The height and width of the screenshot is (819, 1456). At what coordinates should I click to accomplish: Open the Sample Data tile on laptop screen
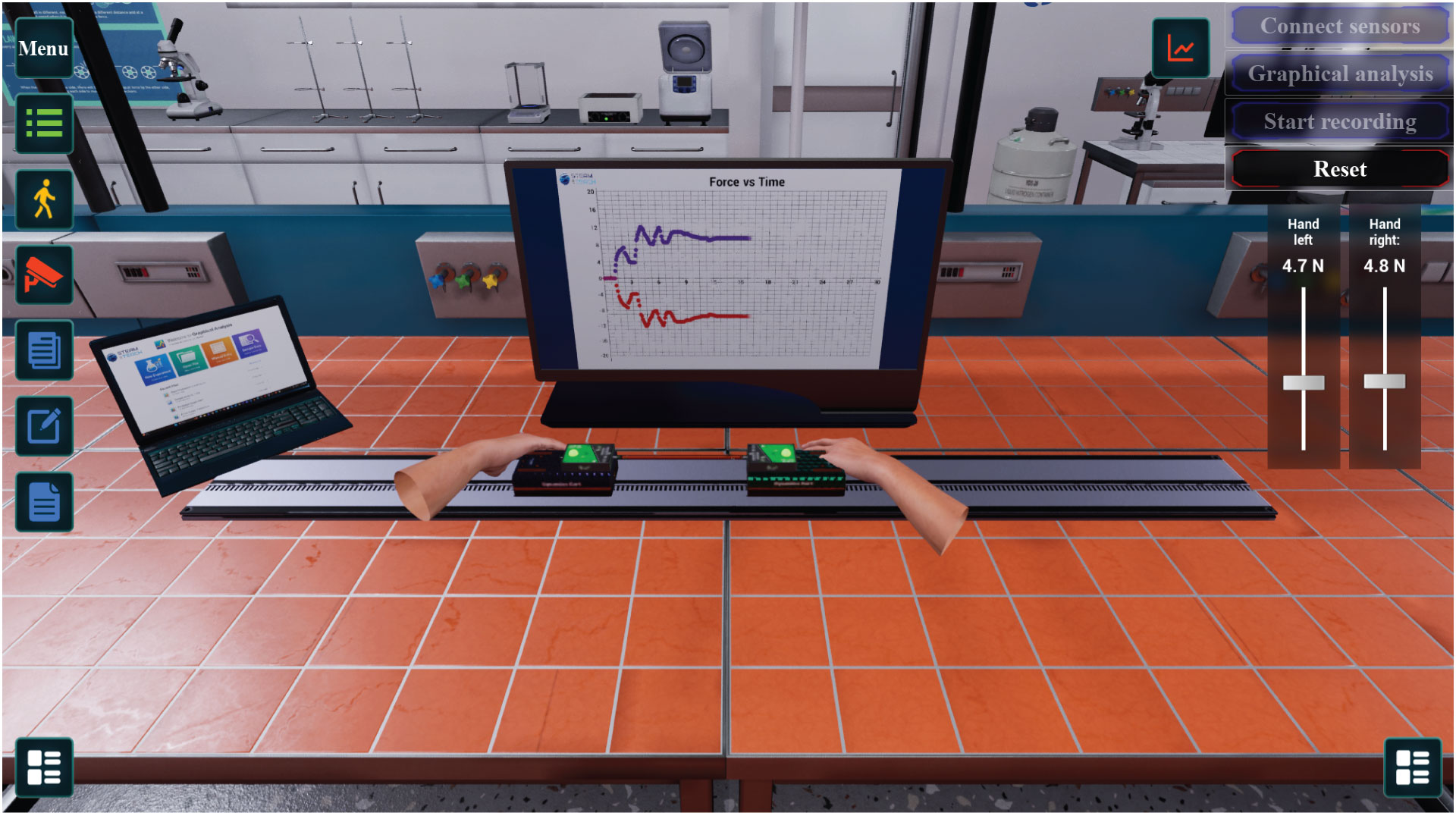click(249, 344)
